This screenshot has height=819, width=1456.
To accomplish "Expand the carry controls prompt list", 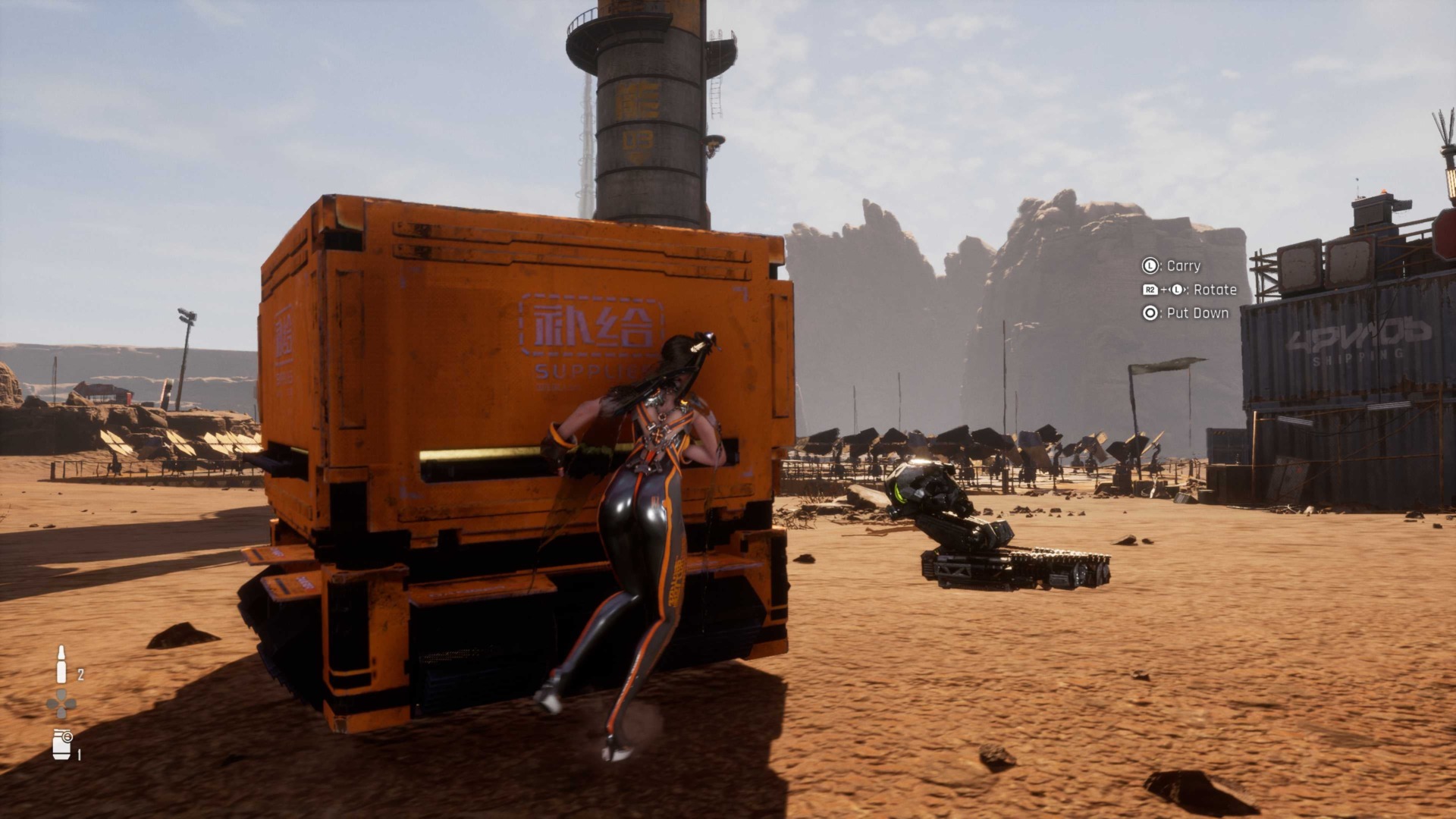I will [x=1183, y=290].
